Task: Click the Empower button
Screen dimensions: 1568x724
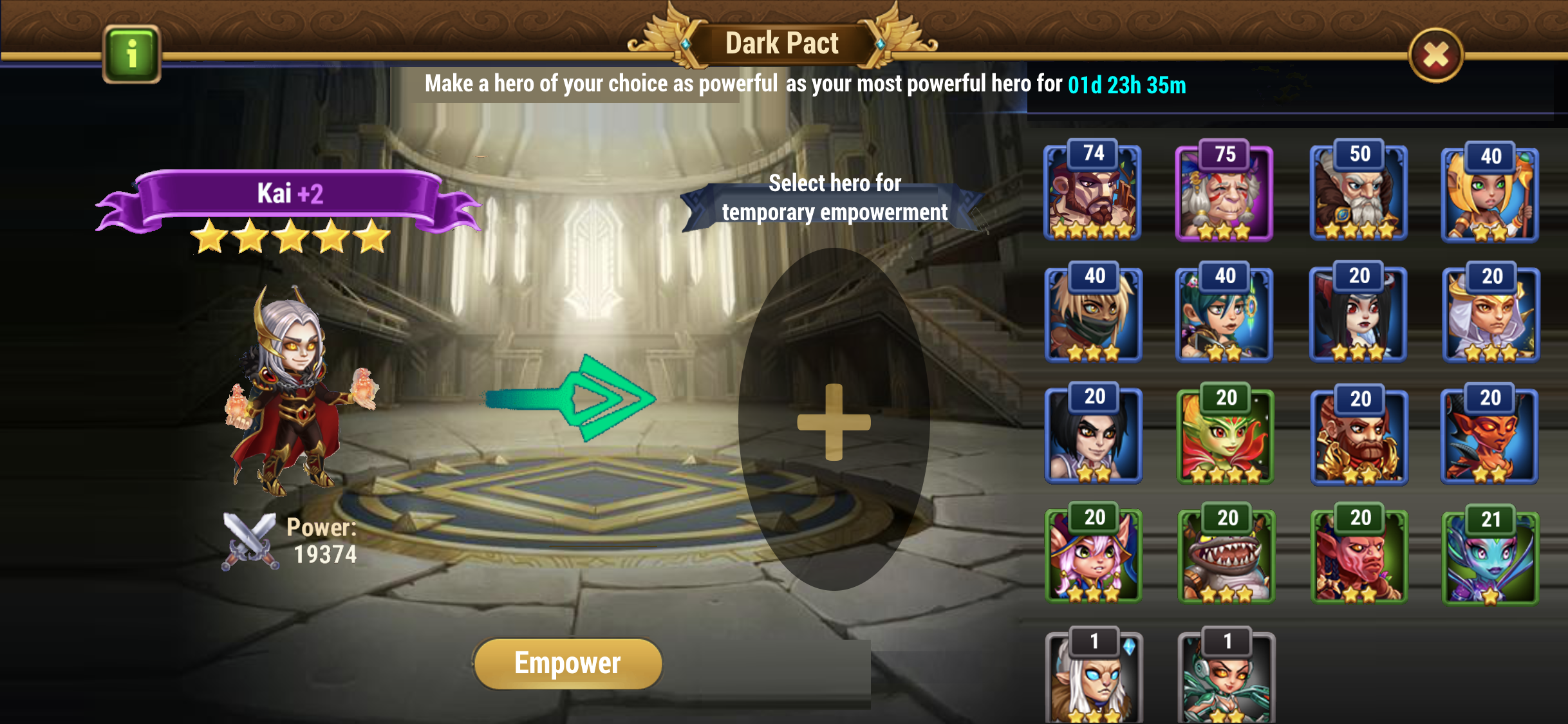Action: tap(568, 664)
